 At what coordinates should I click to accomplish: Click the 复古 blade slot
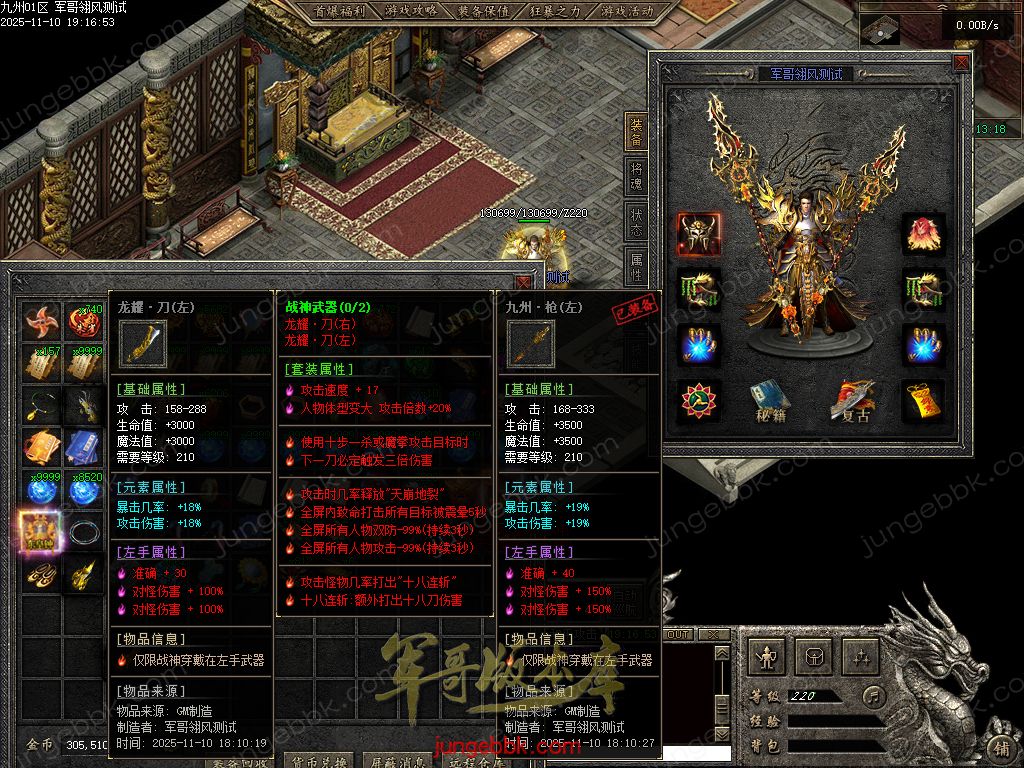pyautogui.click(x=852, y=401)
